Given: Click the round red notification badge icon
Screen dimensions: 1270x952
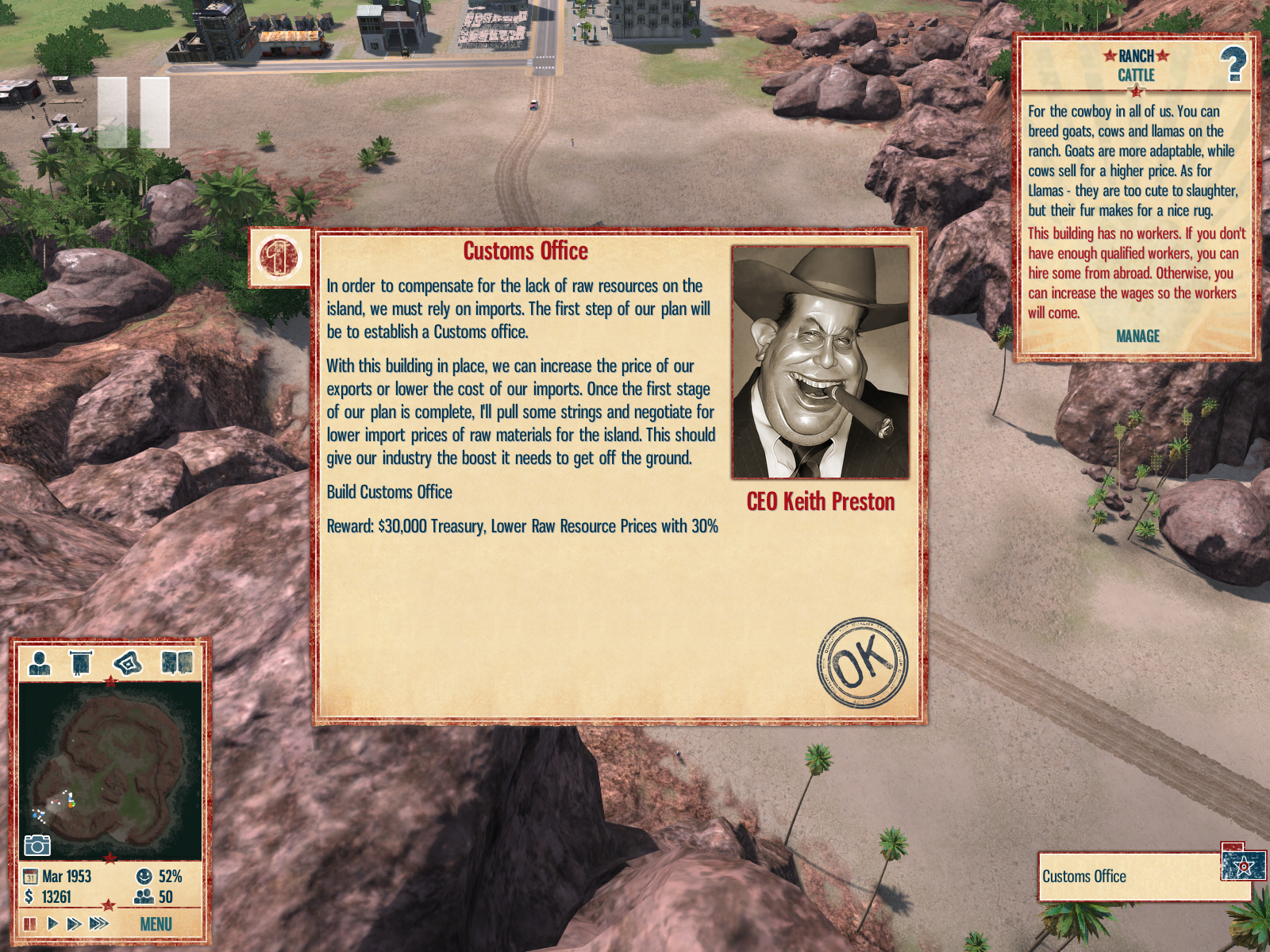Looking at the screenshot, I should (279, 257).
